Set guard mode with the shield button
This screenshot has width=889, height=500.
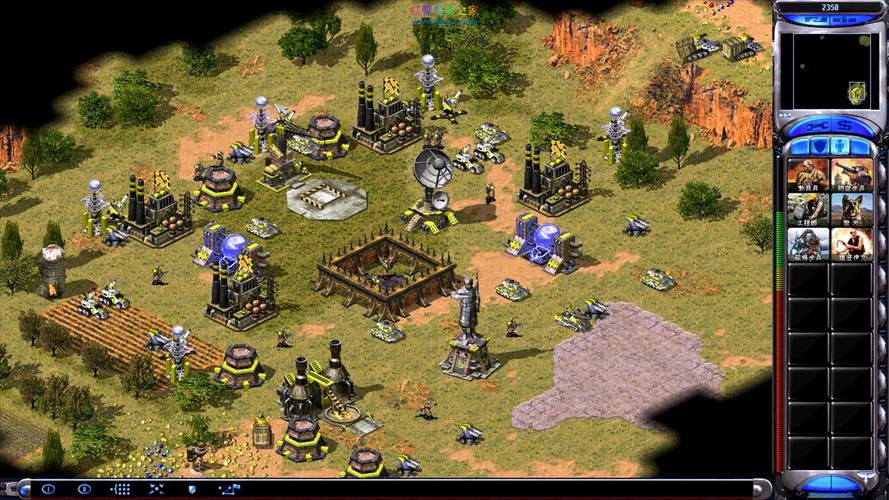(x=191, y=489)
